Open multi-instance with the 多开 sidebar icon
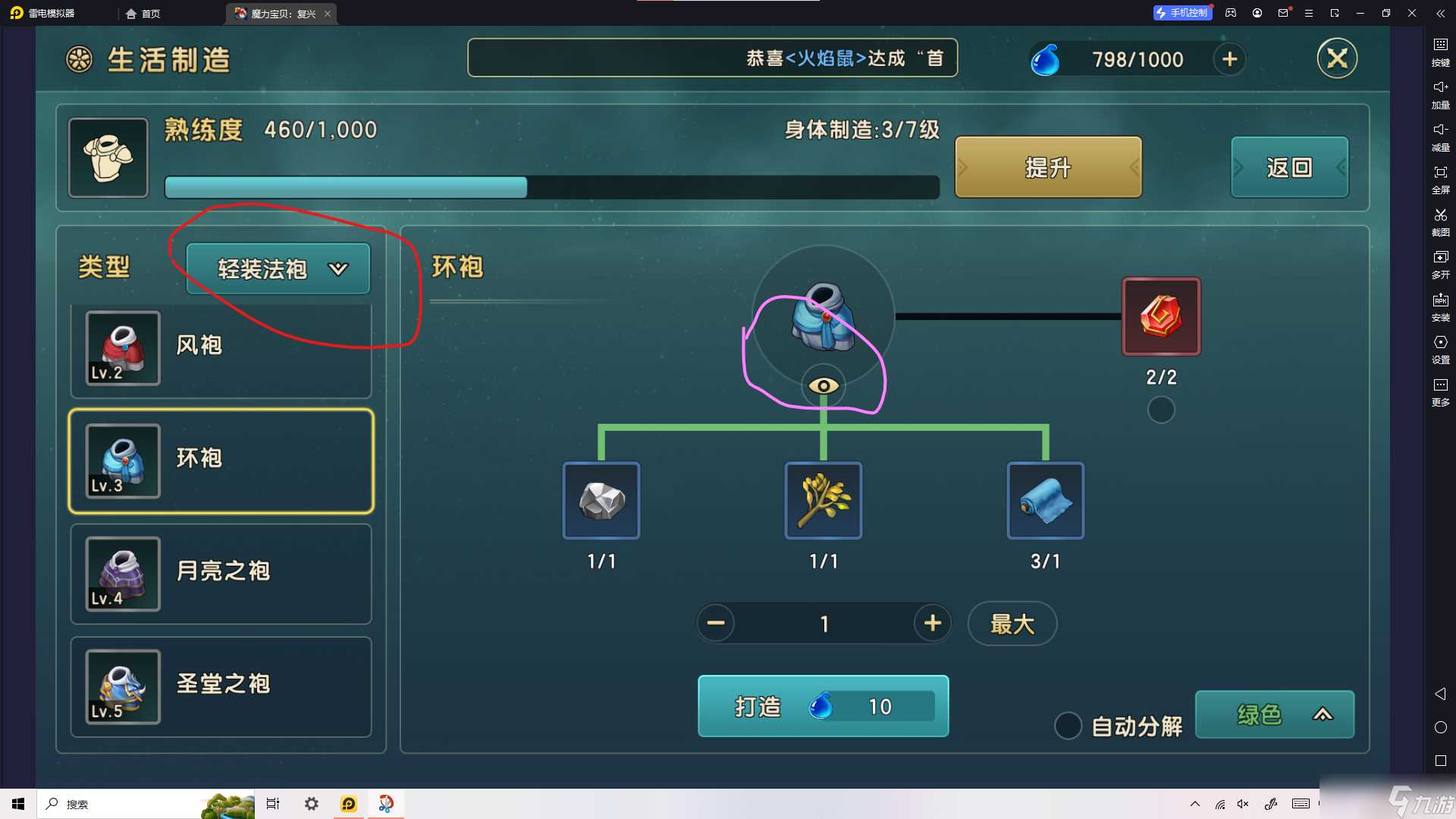Viewport: 1456px width, 819px height. pos(1440,264)
